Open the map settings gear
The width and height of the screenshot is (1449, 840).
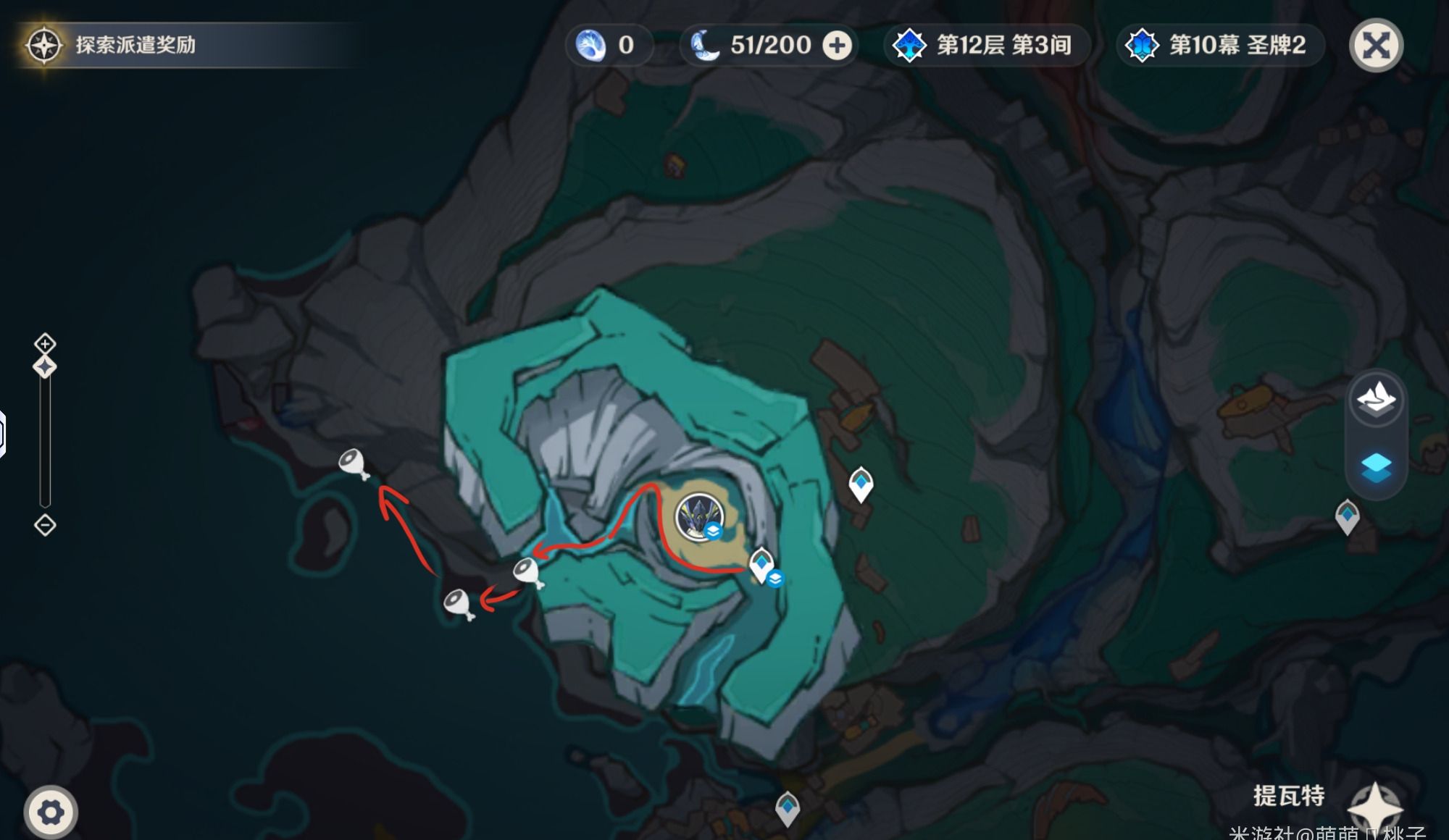50,812
